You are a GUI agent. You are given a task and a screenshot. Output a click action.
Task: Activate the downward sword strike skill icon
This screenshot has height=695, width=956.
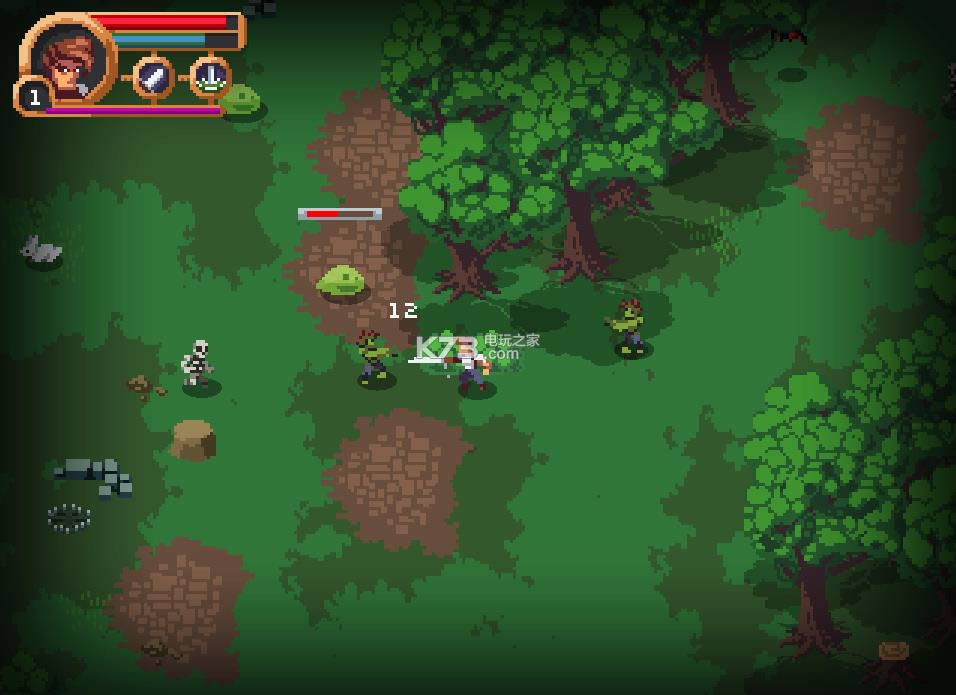point(210,77)
